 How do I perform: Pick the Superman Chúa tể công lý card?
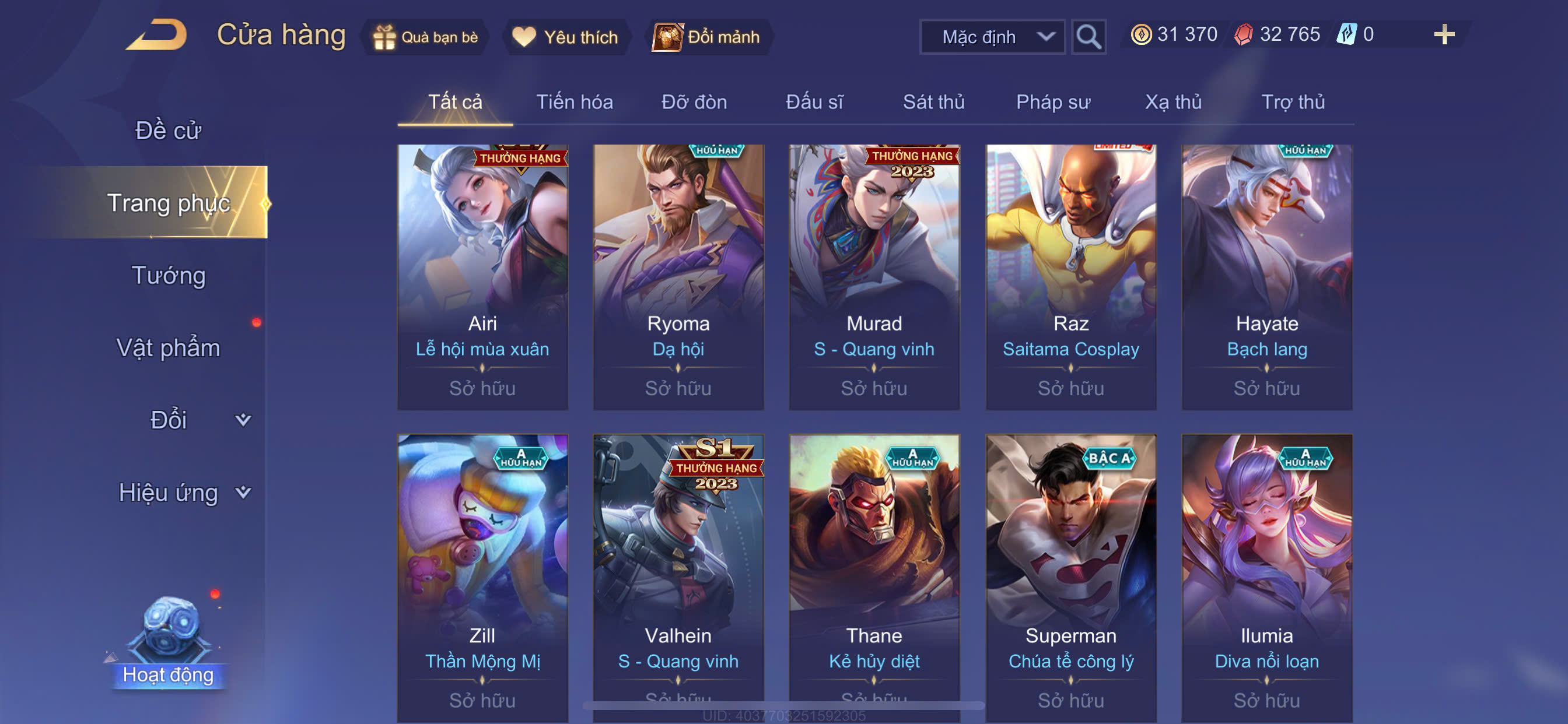[x=1070, y=578]
